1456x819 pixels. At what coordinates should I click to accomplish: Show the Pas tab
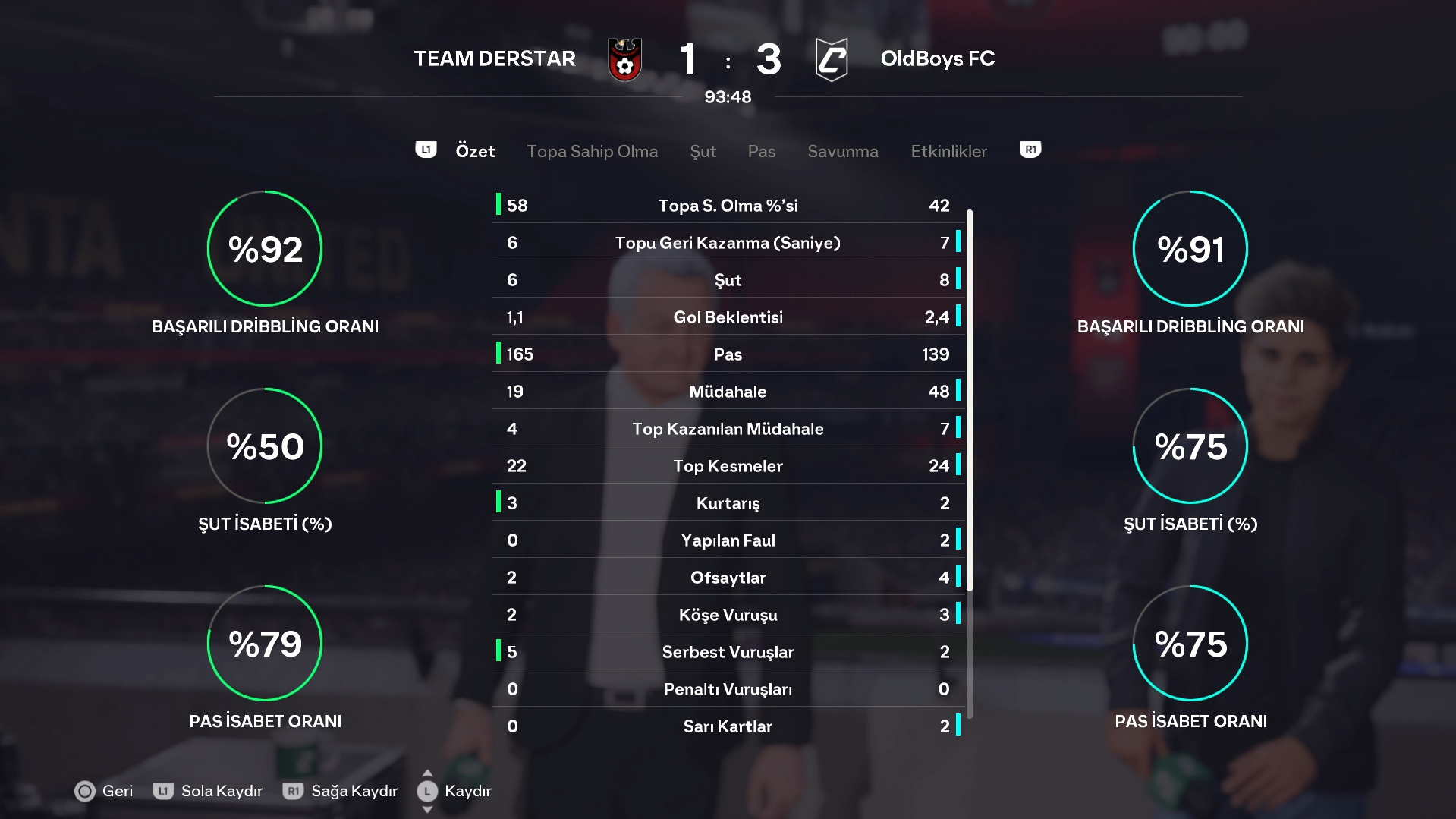pos(761,151)
